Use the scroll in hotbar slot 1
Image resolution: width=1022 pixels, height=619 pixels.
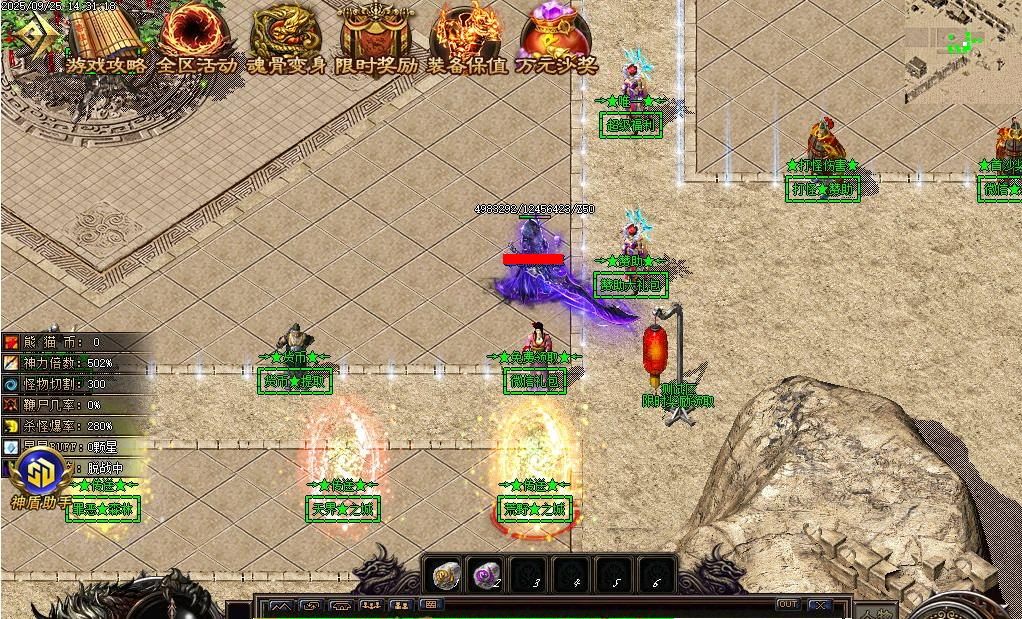coord(446,575)
